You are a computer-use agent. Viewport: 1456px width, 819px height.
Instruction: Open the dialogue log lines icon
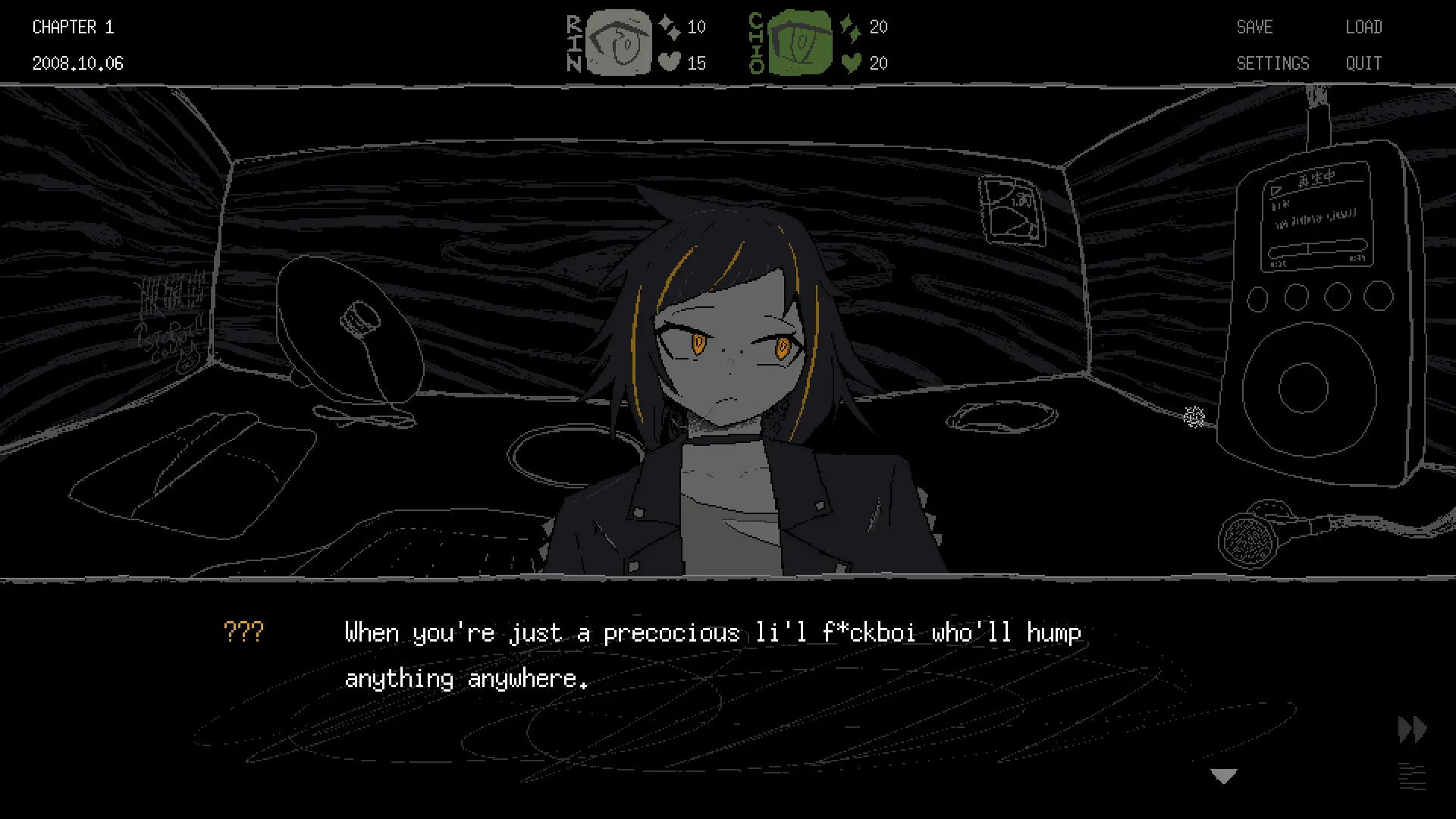point(1412,777)
